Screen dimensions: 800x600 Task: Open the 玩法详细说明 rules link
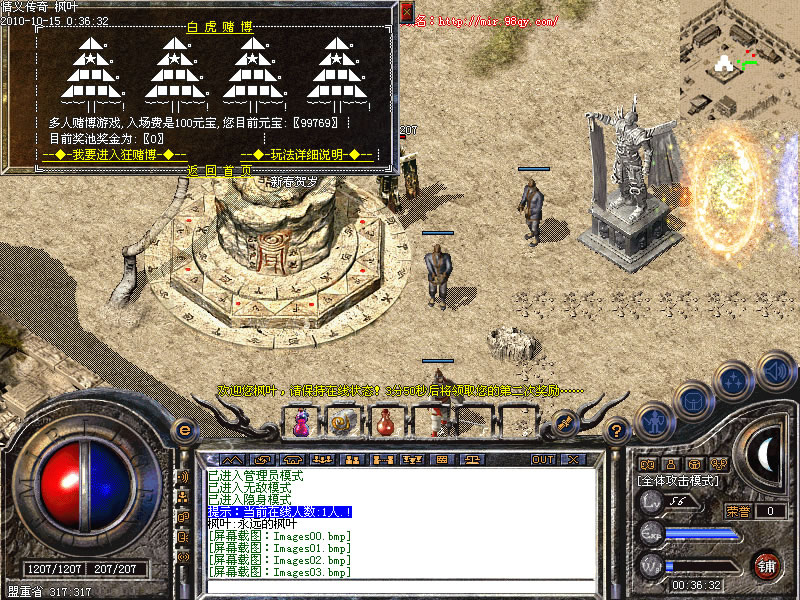click(x=307, y=155)
